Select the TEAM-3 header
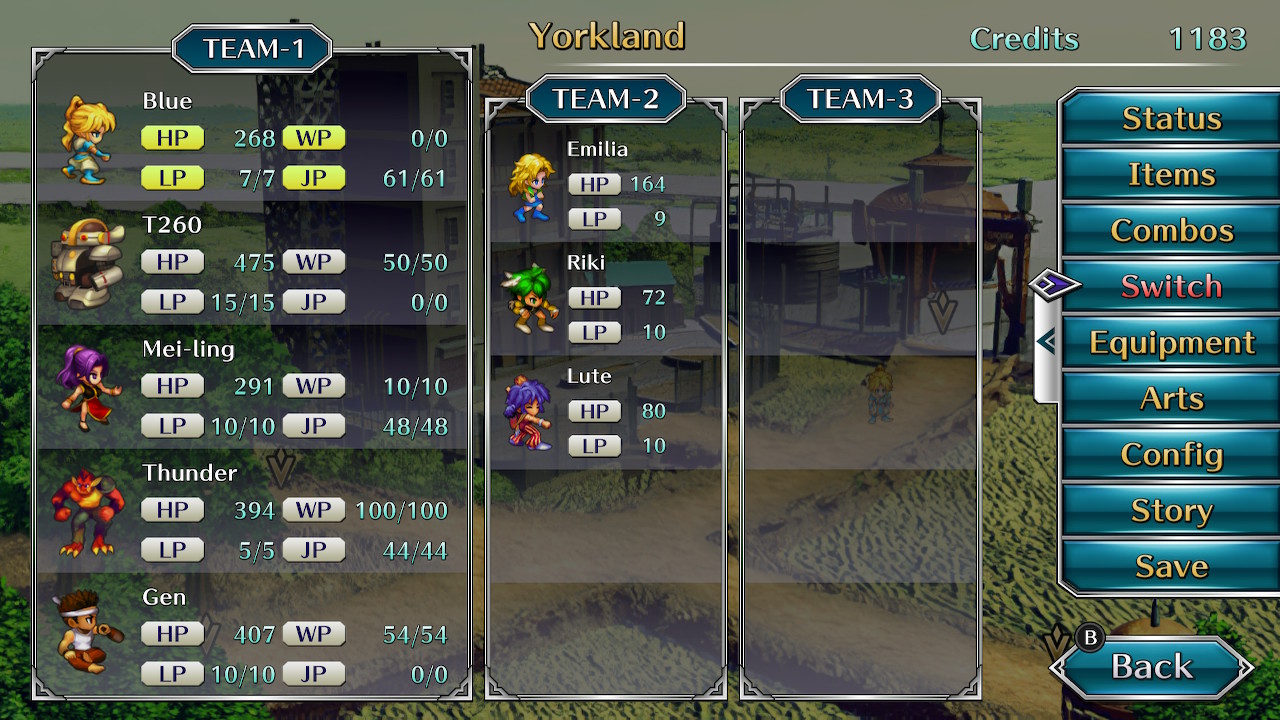 (x=860, y=99)
